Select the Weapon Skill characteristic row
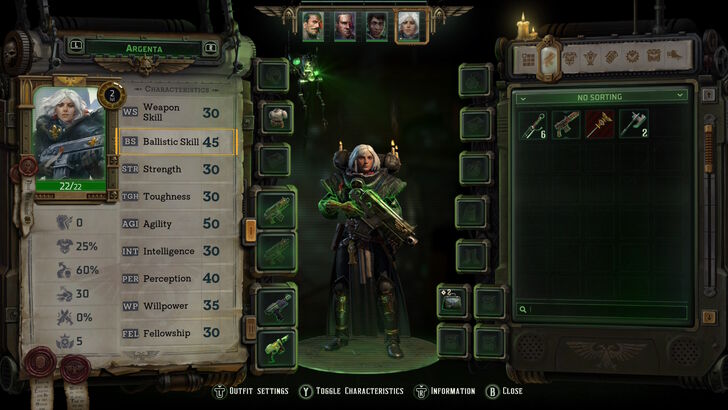The width and height of the screenshot is (728, 410). point(178,112)
